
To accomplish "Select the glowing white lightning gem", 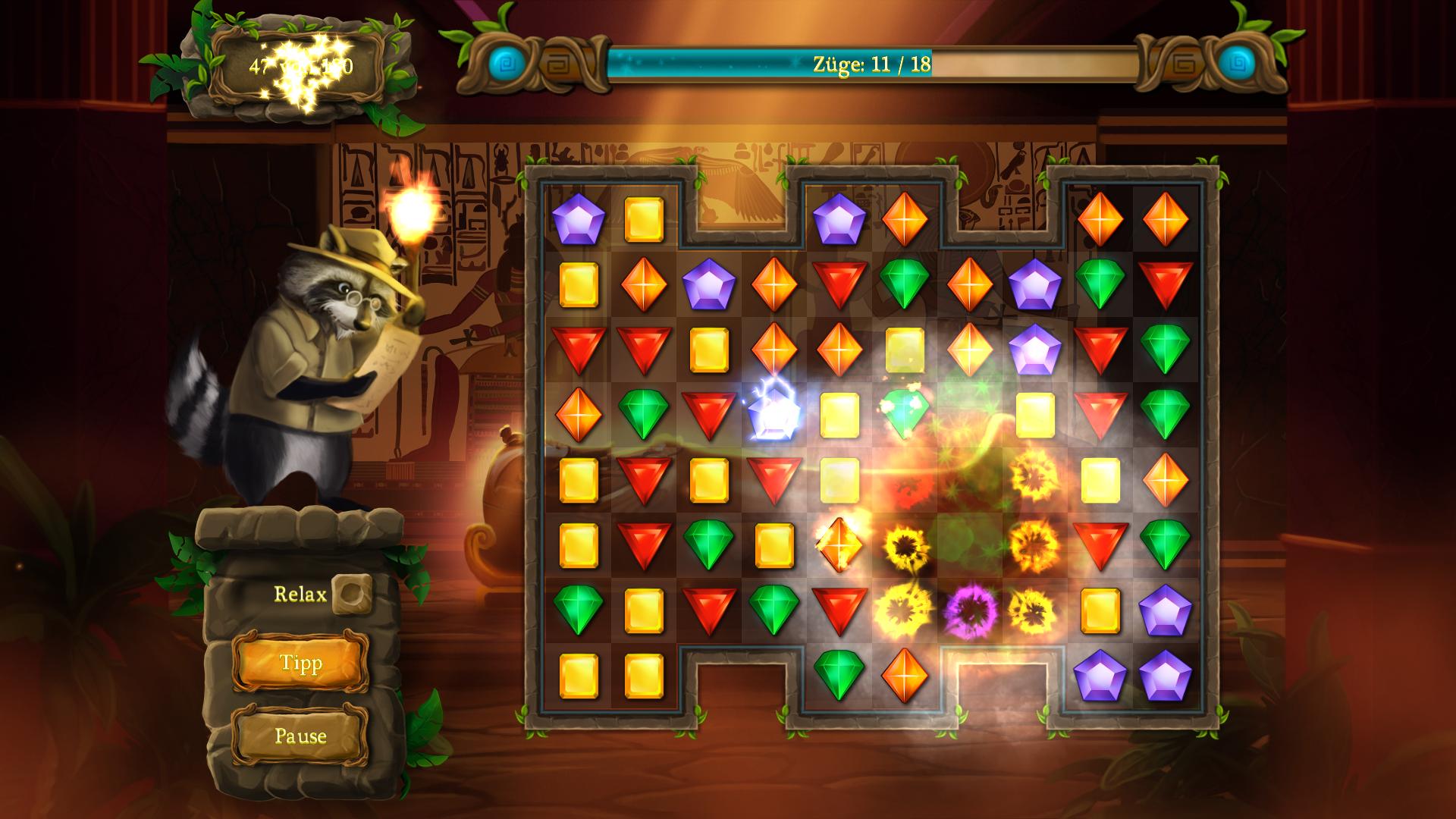I will tap(773, 413).
